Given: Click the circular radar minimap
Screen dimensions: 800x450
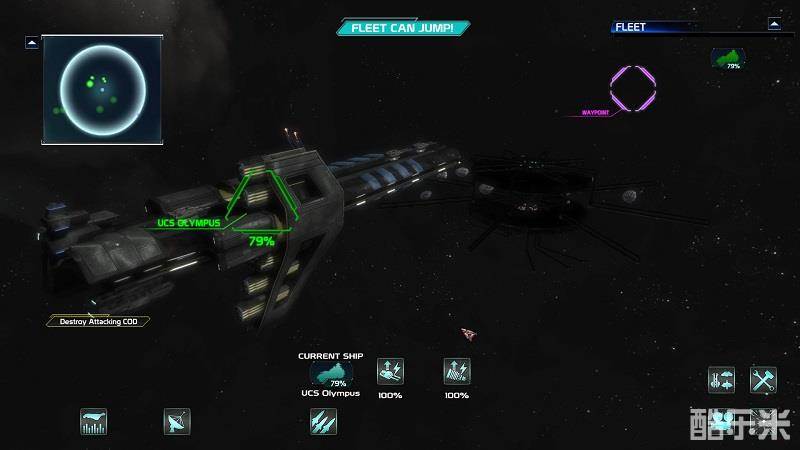Looking at the screenshot, I should coord(102,88).
